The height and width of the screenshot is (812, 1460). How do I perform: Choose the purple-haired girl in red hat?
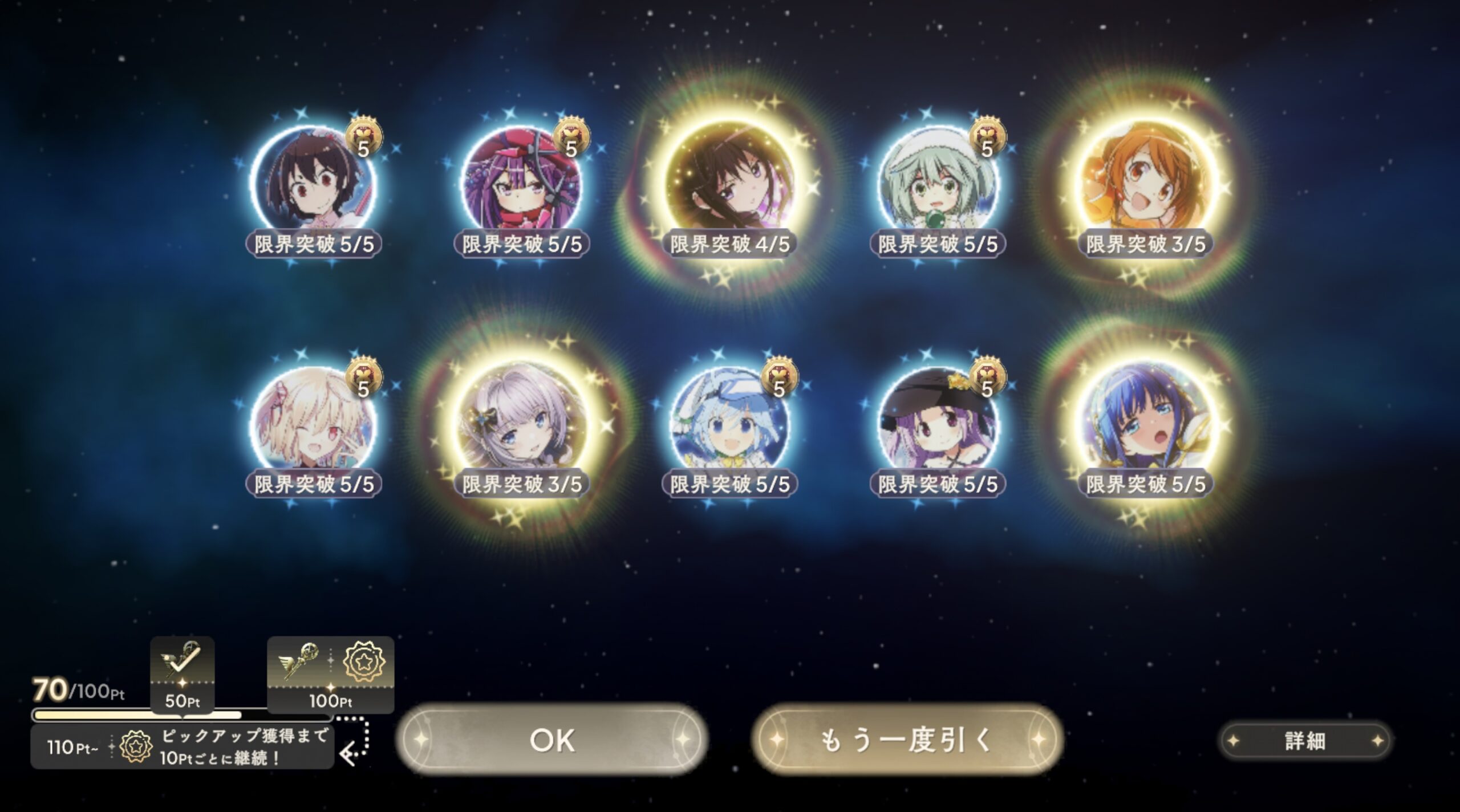coord(521,182)
